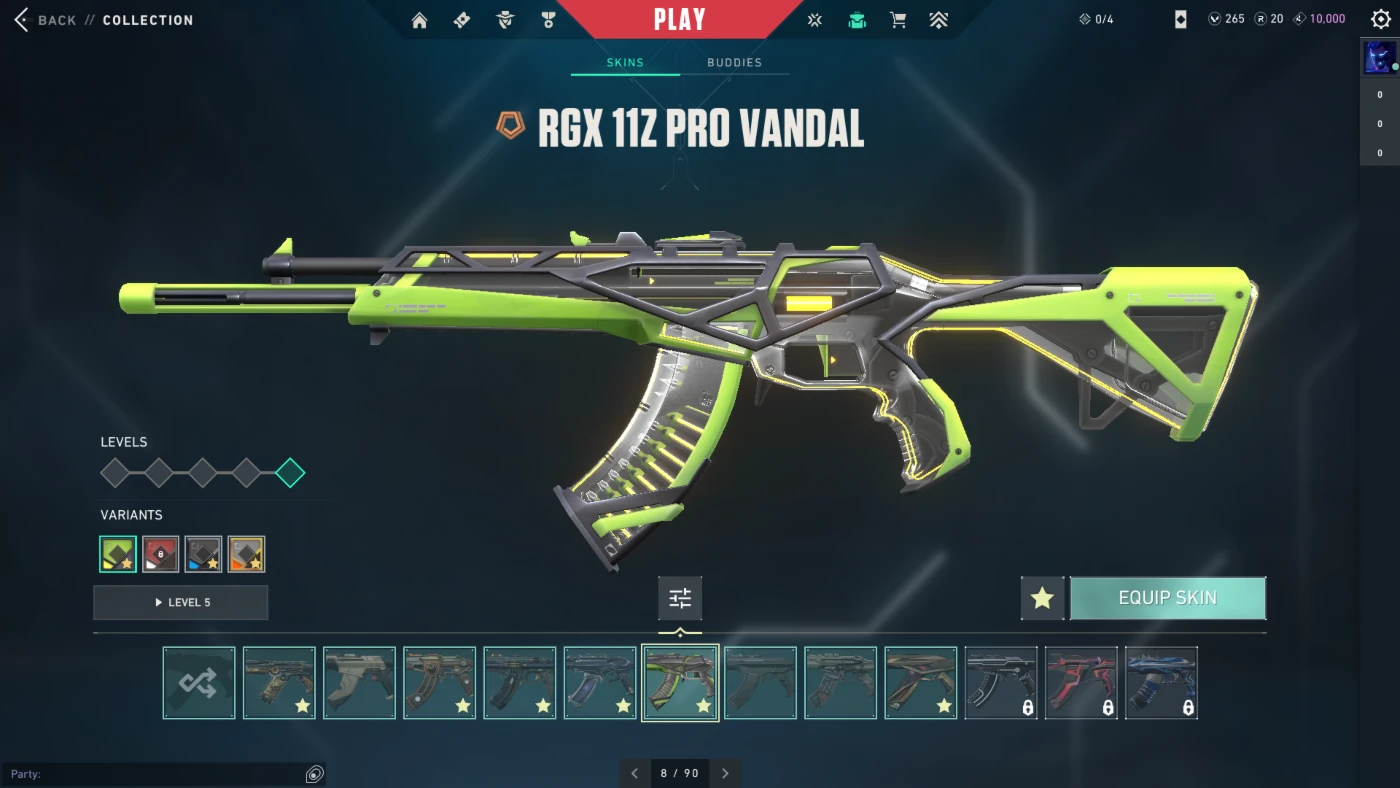Equip the RGX 11Z Pro Vandal skin
The width and height of the screenshot is (1400, 788).
pyautogui.click(x=1167, y=598)
